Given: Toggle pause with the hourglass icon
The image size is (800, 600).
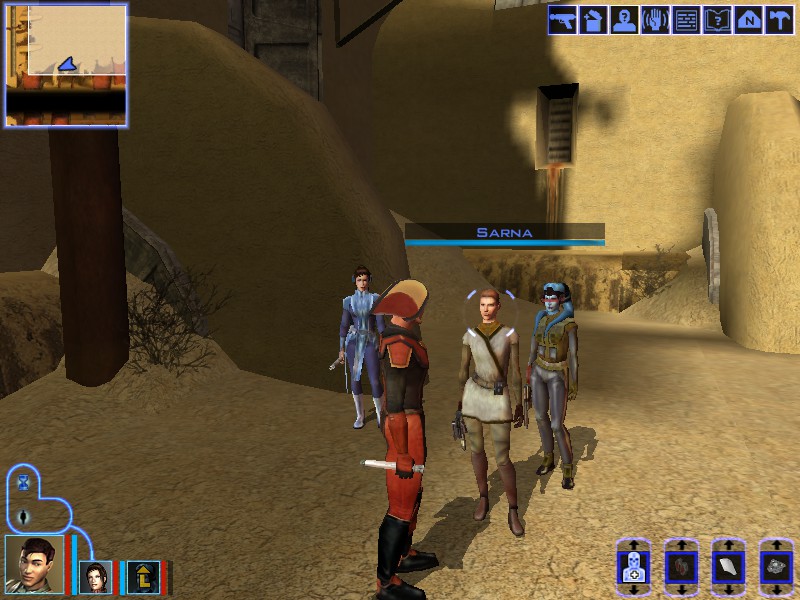Looking at the screenshot, I should tap(24, 482).
